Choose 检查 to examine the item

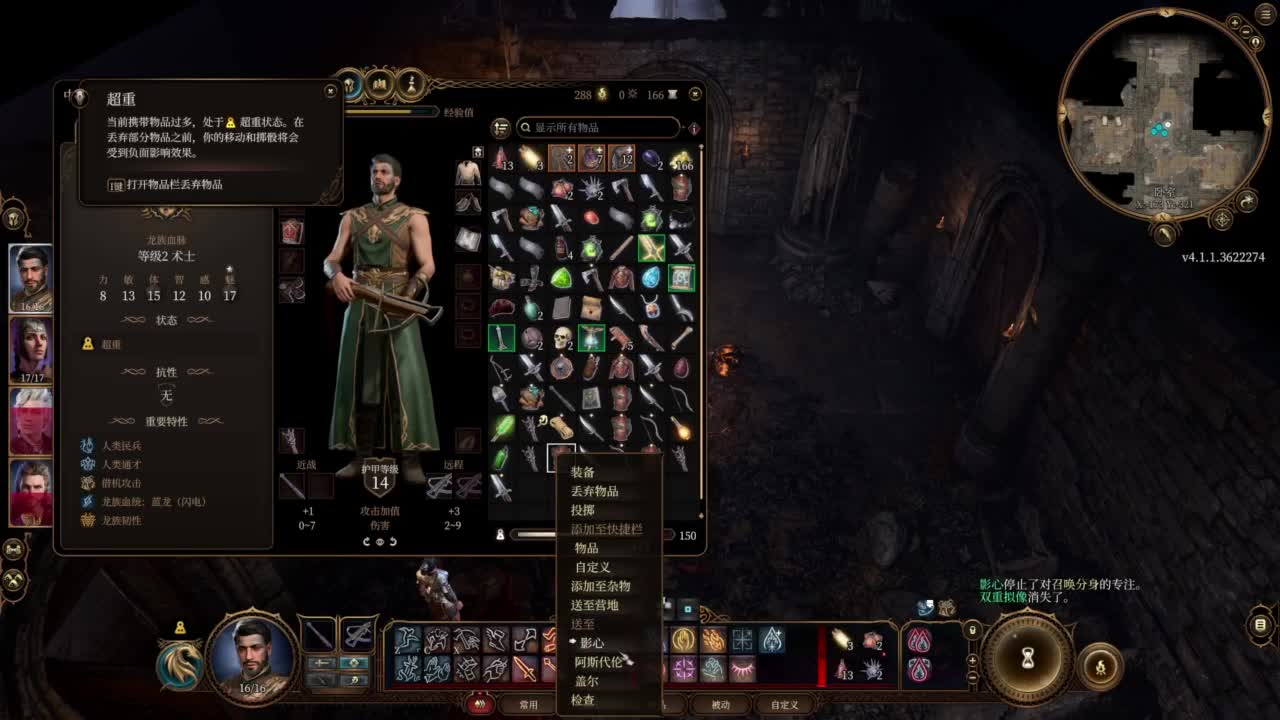[x=583, y=700]
